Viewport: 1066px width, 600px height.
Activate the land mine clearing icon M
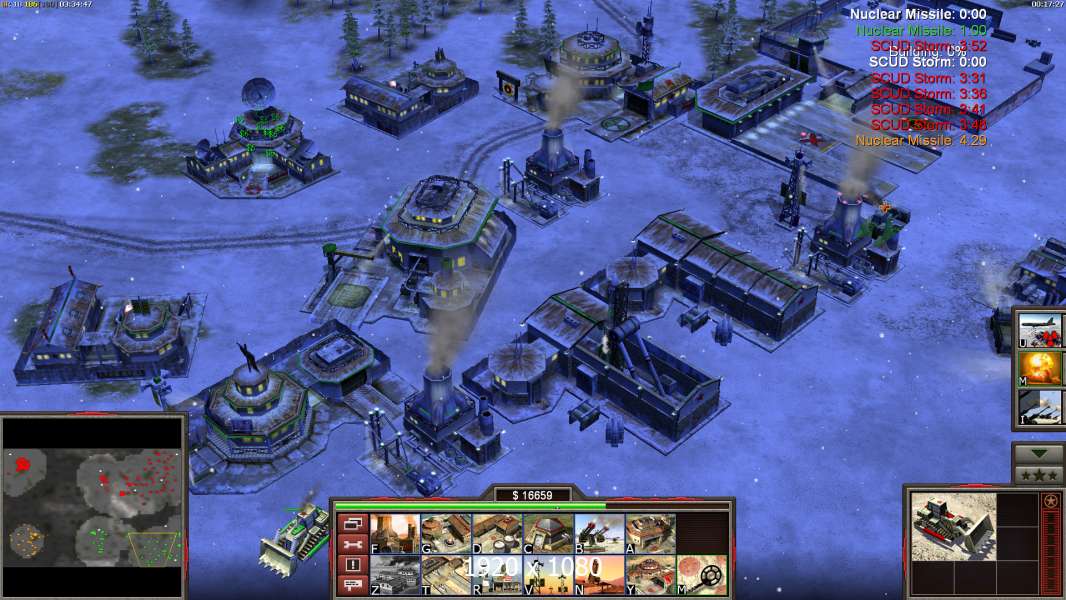pyautogui.click(x=701, y=575)
